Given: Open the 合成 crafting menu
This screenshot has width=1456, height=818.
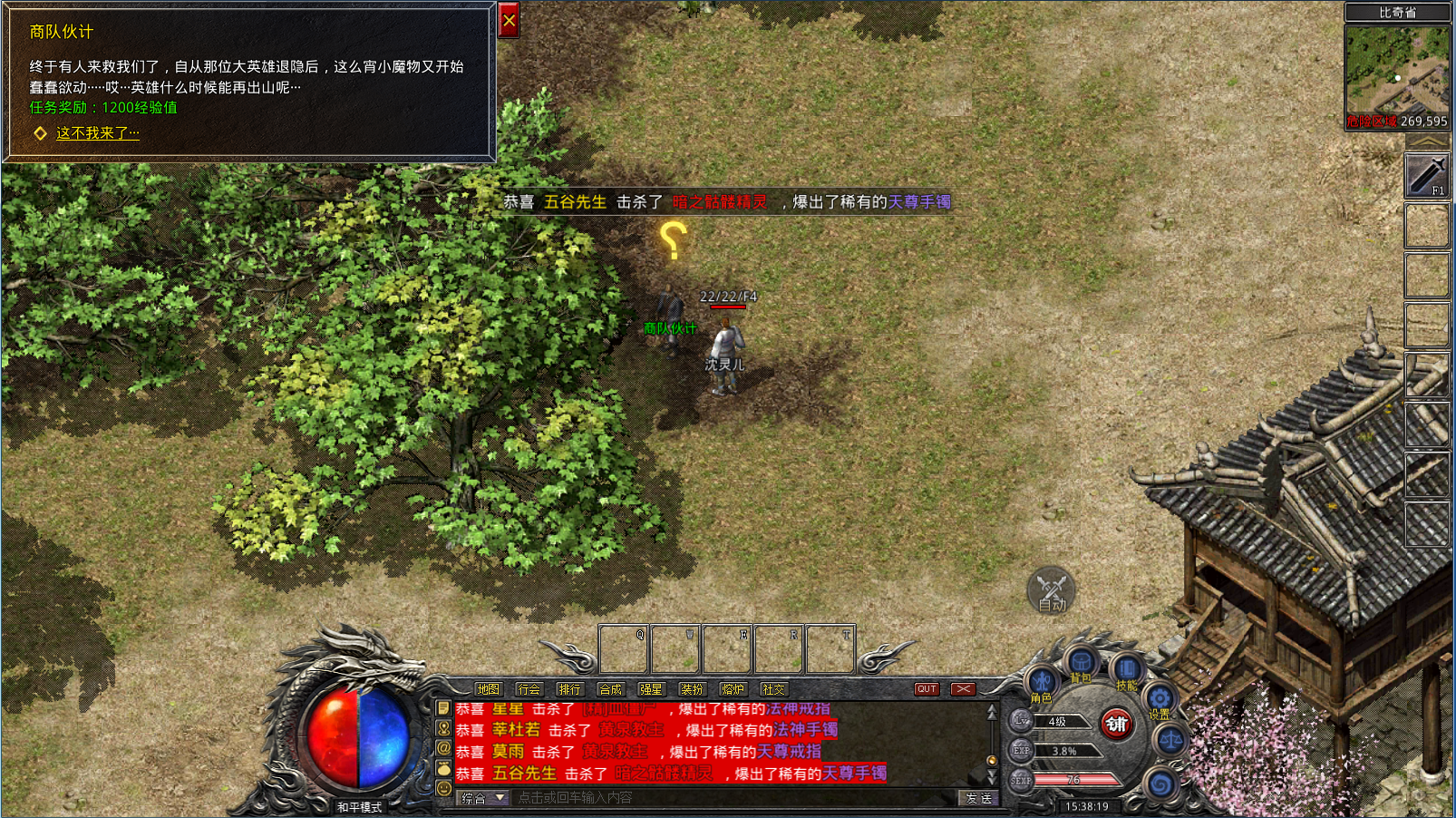Looking at the screenshot, I should 610,689.
